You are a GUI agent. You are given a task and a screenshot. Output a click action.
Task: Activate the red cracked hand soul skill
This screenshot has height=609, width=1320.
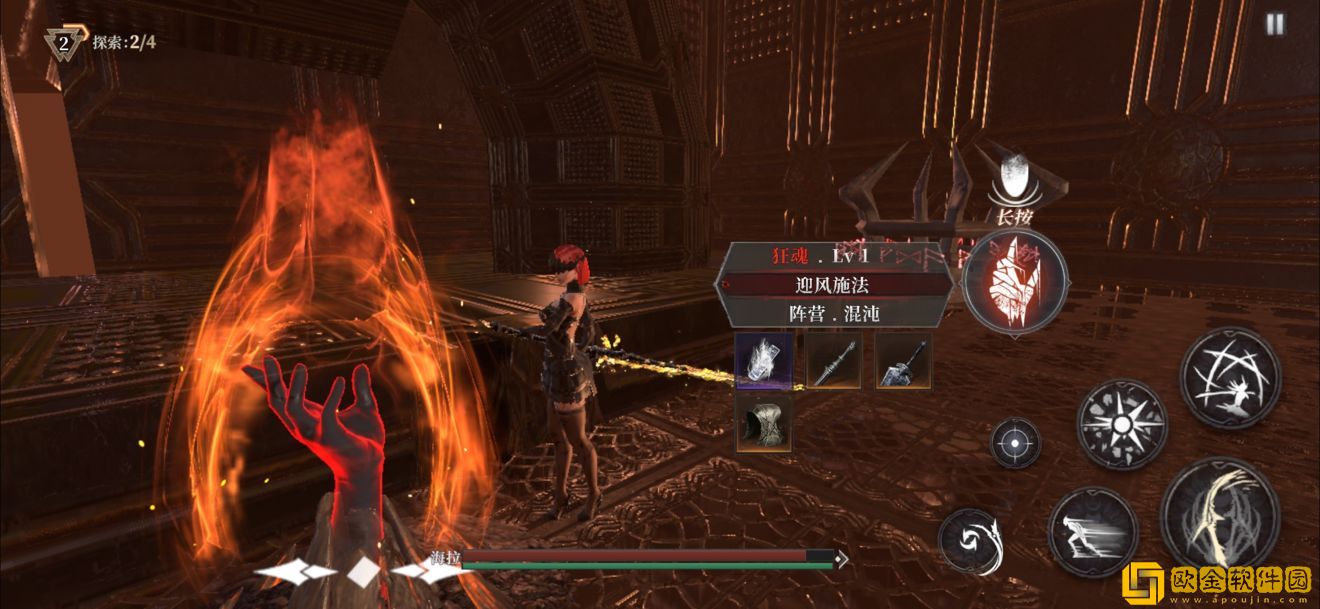point(1014,282)
